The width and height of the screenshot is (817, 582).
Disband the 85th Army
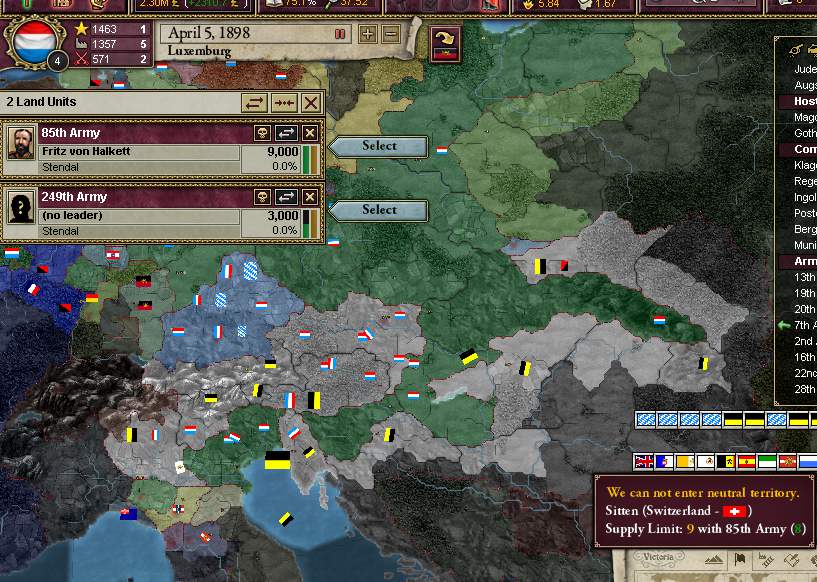tap(263, 133)
